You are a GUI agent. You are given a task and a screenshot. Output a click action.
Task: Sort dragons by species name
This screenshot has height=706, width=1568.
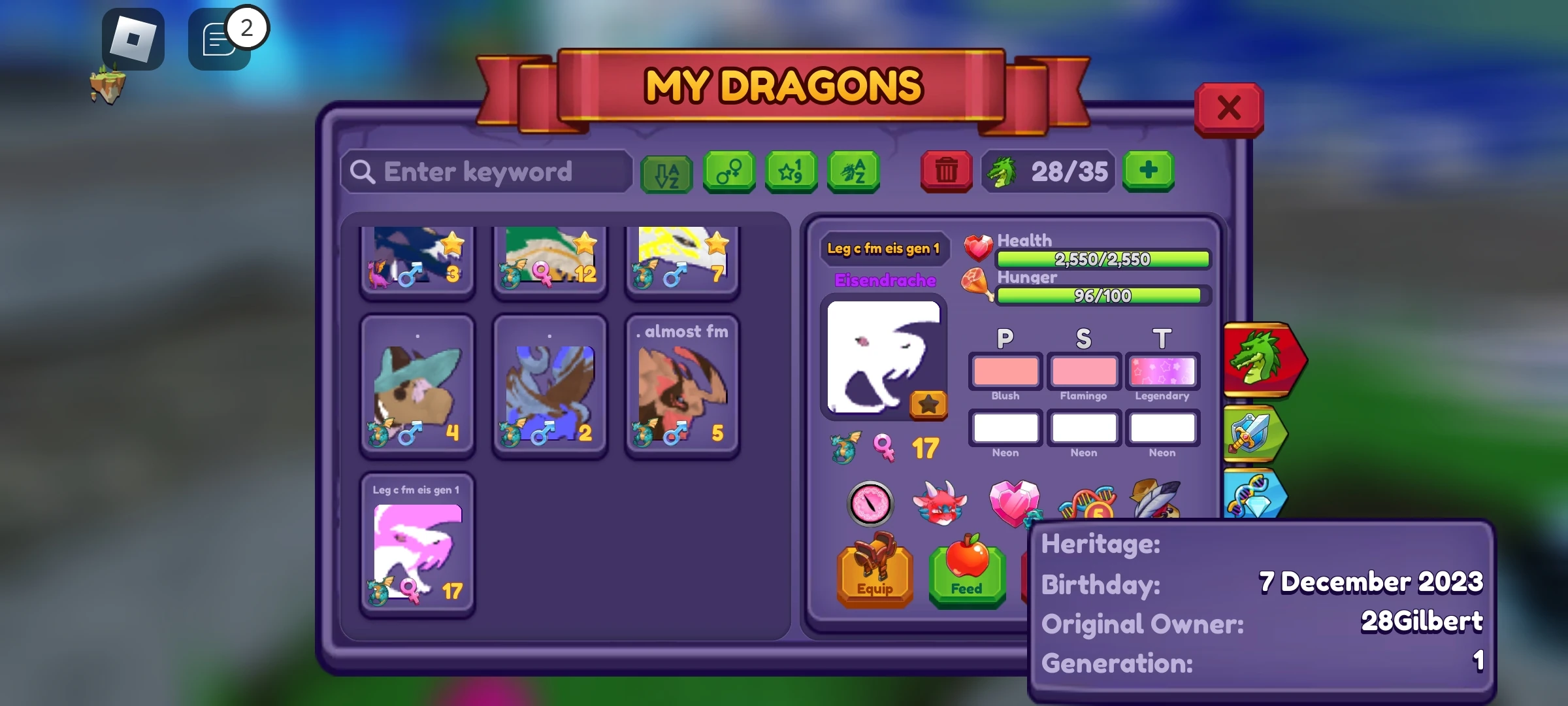coord(853,172)
